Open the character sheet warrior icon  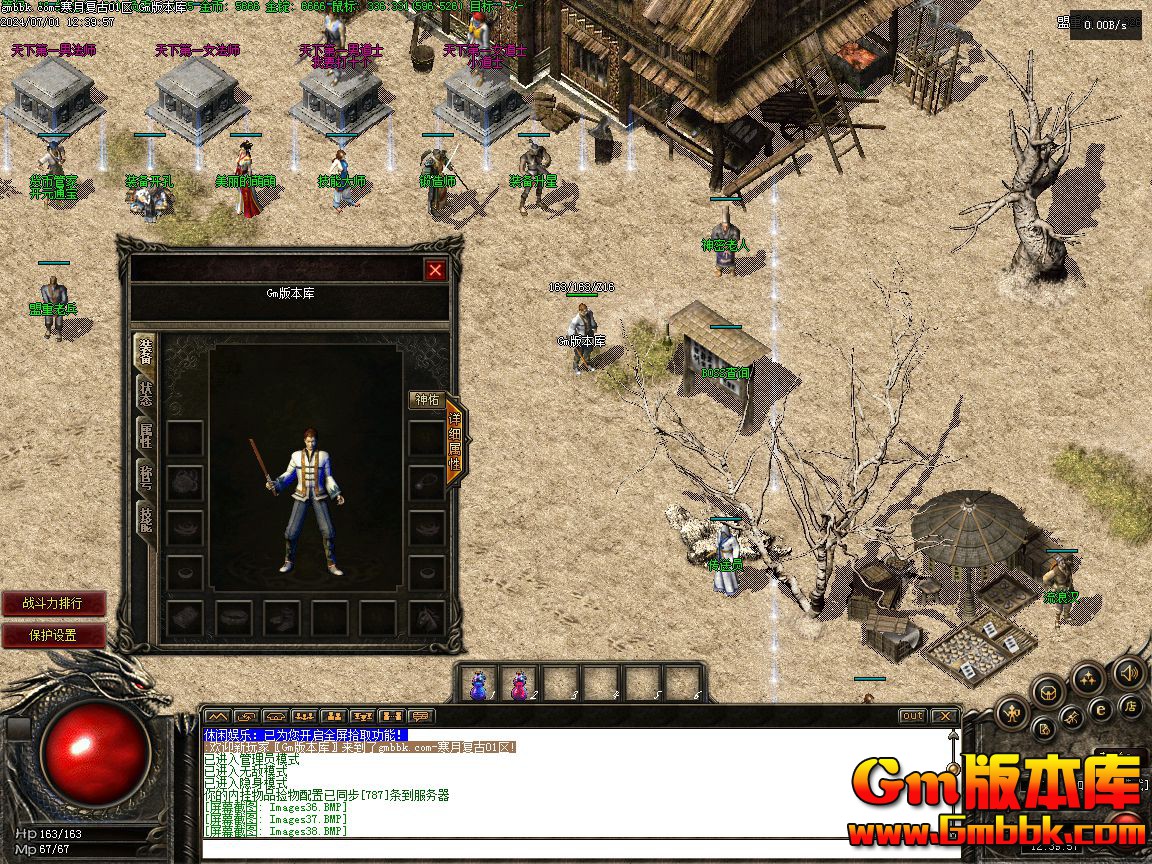coord(1013,712)
